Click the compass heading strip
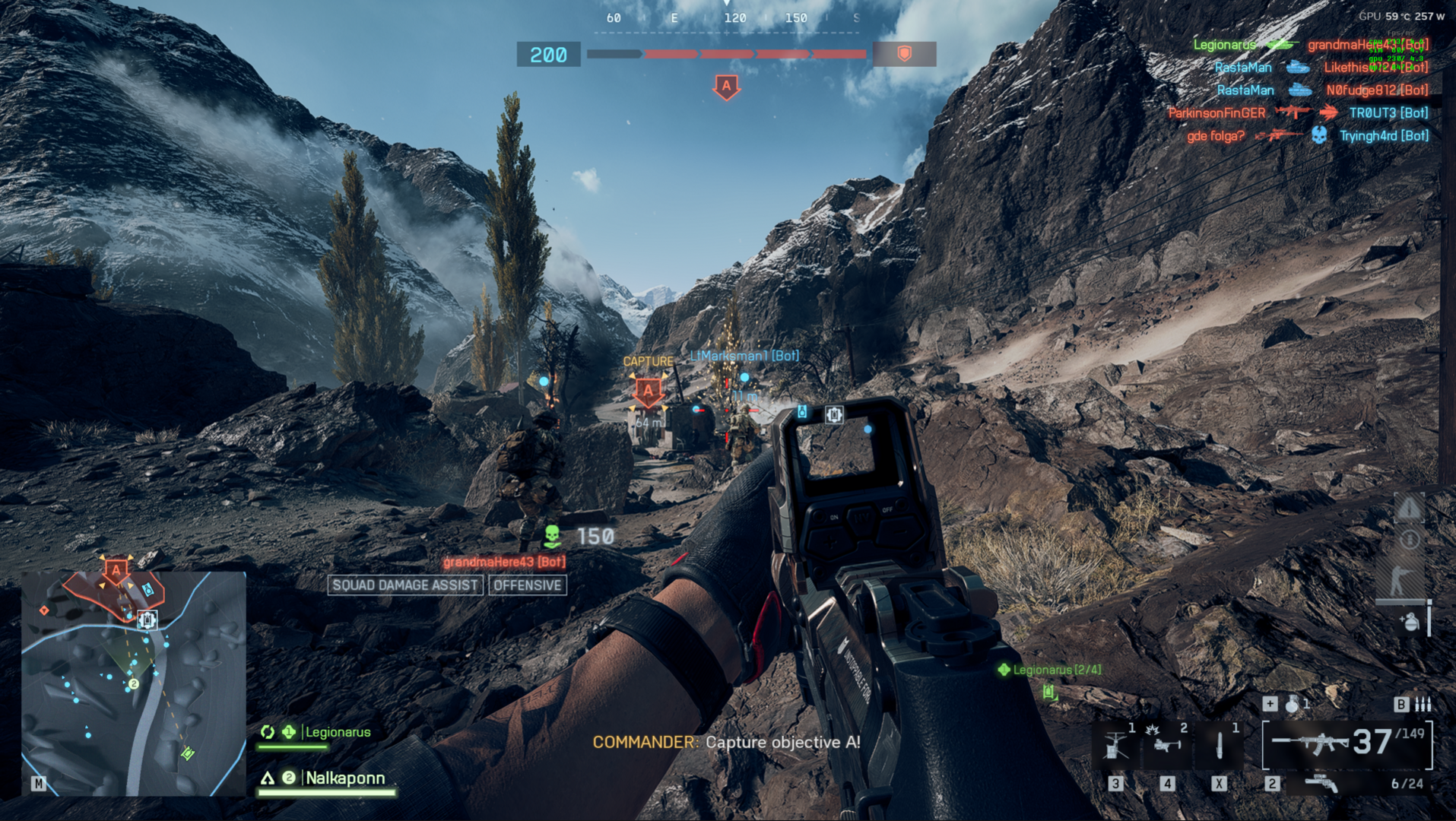The width and height of the screenshot is (1456, 821). click(734, 18)
